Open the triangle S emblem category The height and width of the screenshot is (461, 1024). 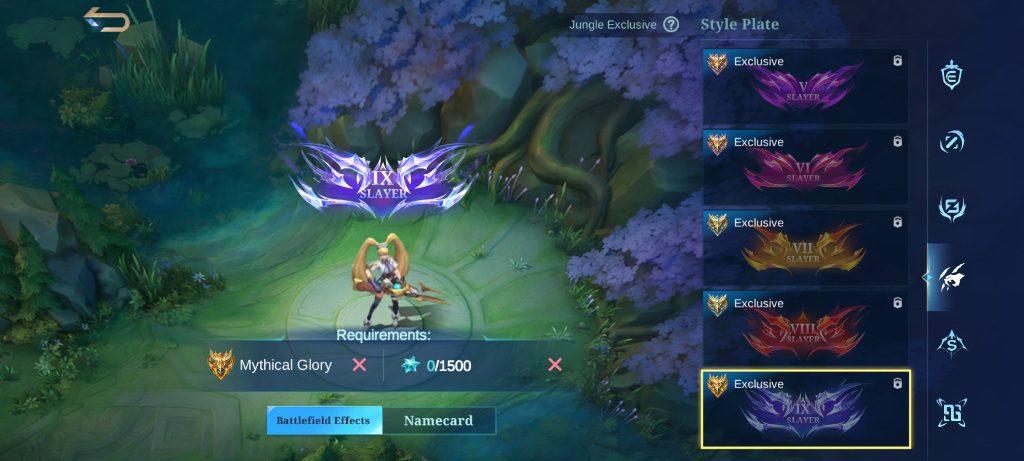point(952,344)
